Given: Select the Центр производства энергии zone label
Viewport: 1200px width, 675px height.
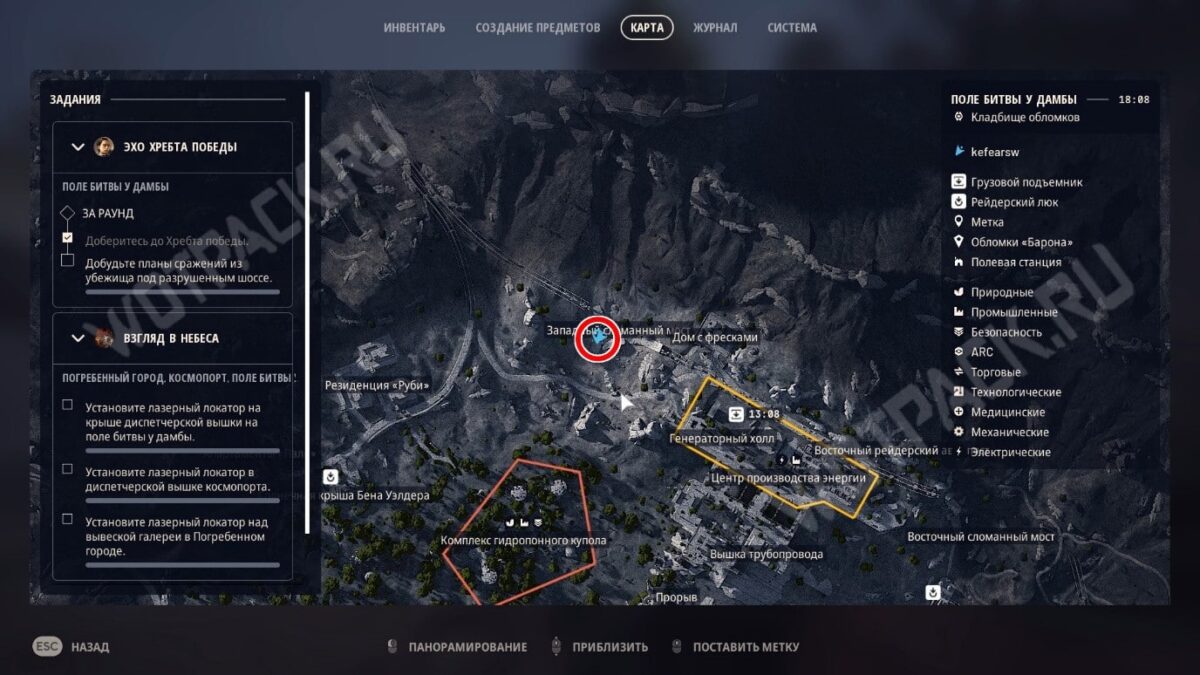Looking at the screenshot, I should pyautogui.click(x=787, y=478).
